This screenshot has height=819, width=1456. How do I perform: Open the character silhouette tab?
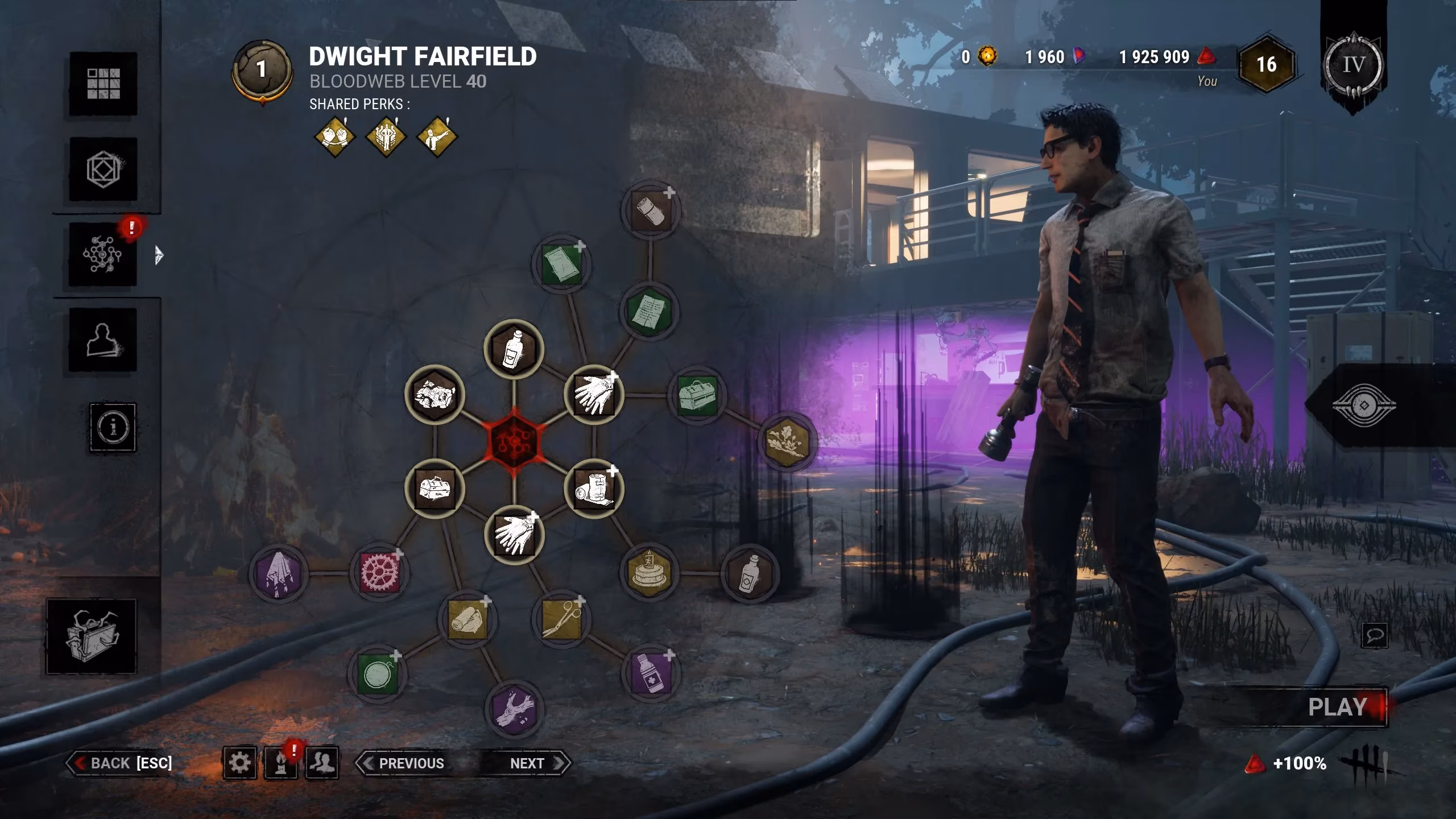(x=103, y=340)
